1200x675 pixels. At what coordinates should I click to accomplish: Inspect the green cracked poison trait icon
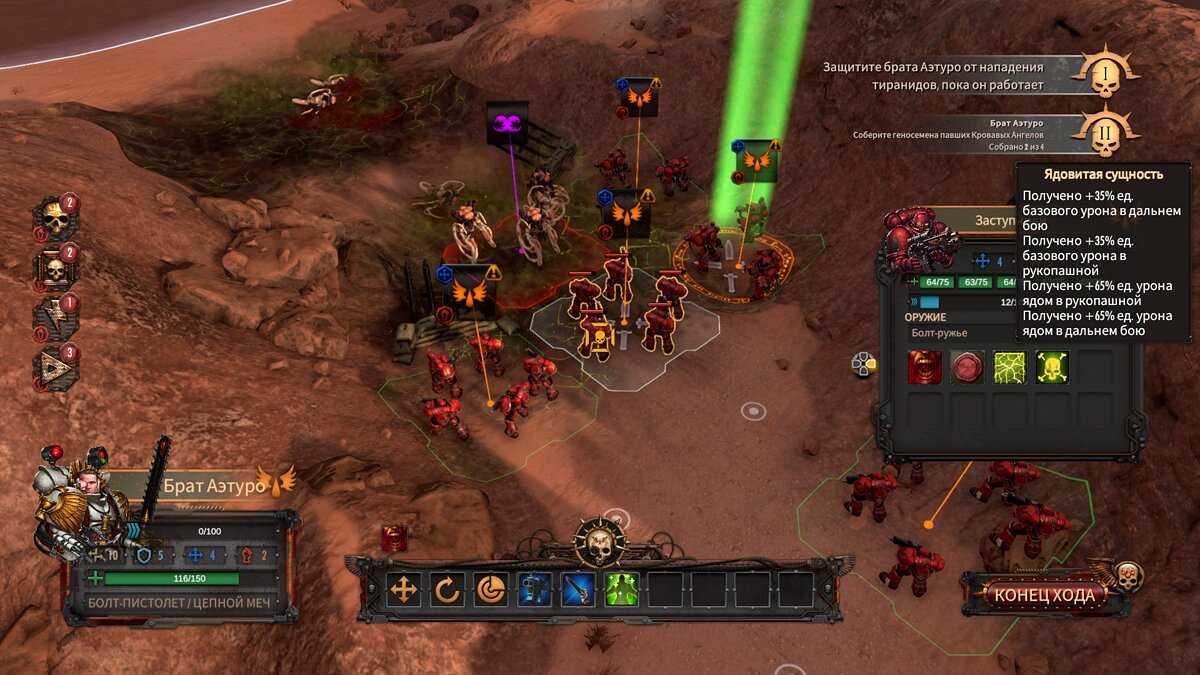1010,368
